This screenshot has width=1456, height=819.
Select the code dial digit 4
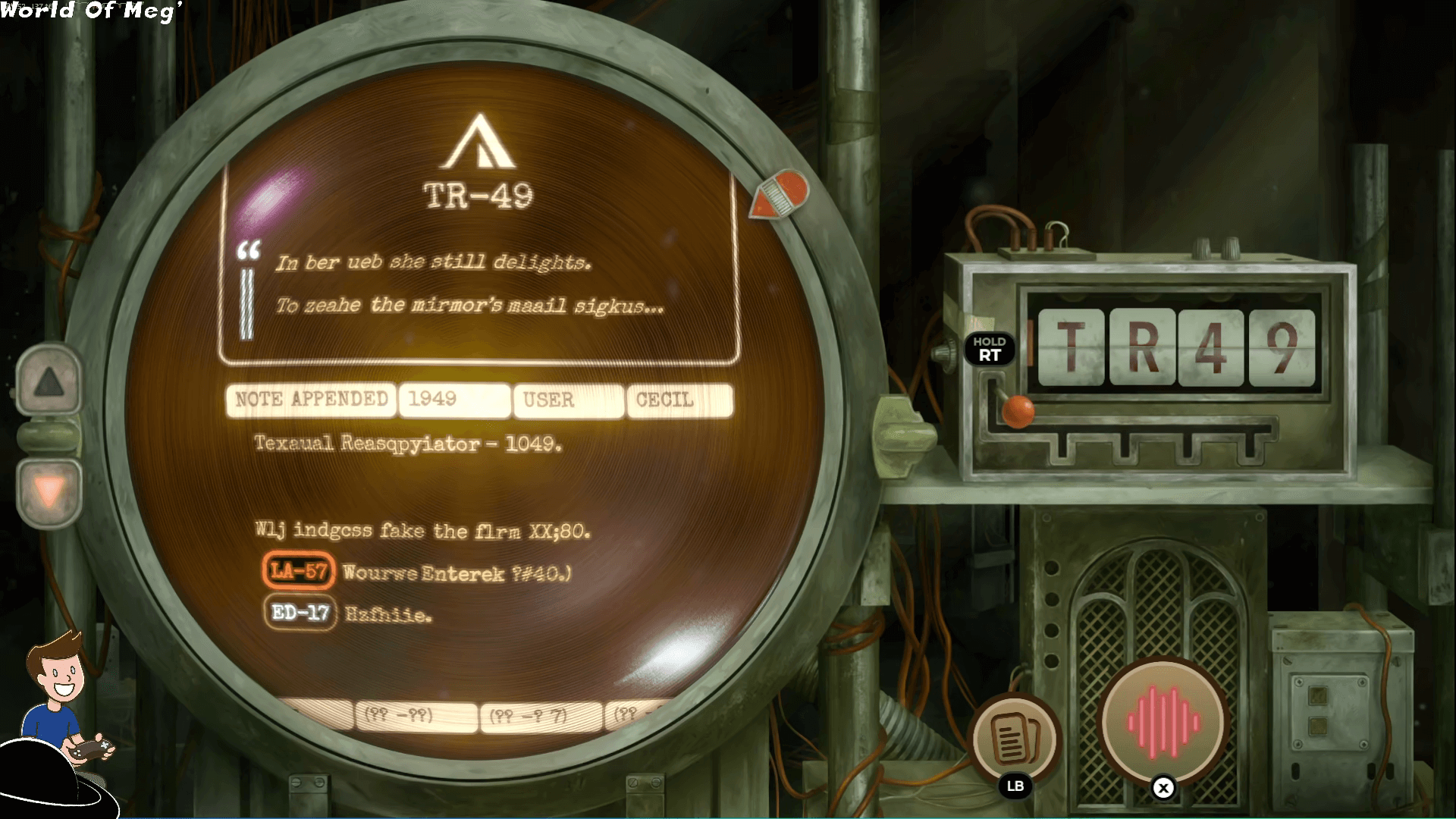click(1211, 347)
